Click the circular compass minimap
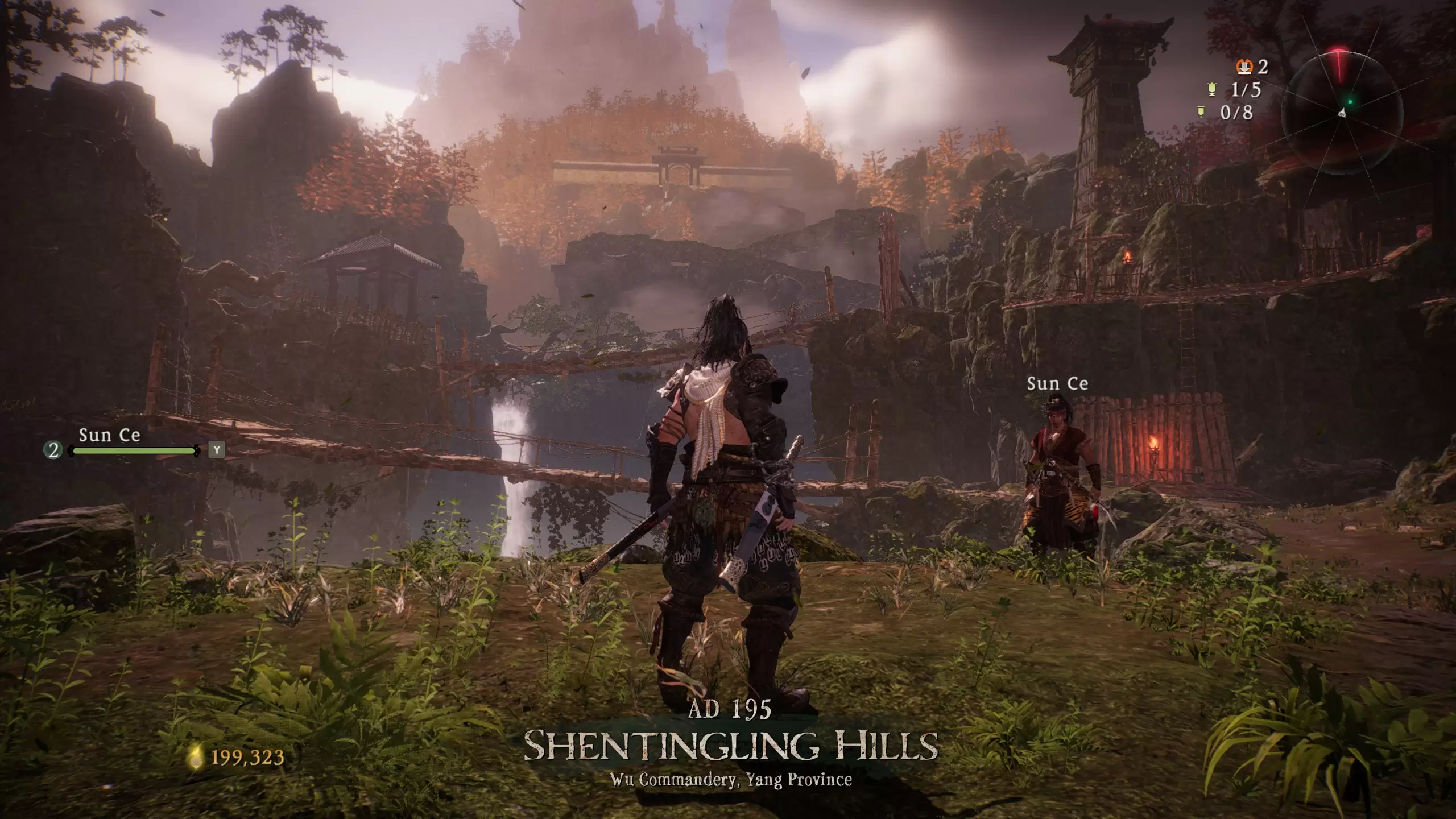1456x819 pixels. [1341, 110]
